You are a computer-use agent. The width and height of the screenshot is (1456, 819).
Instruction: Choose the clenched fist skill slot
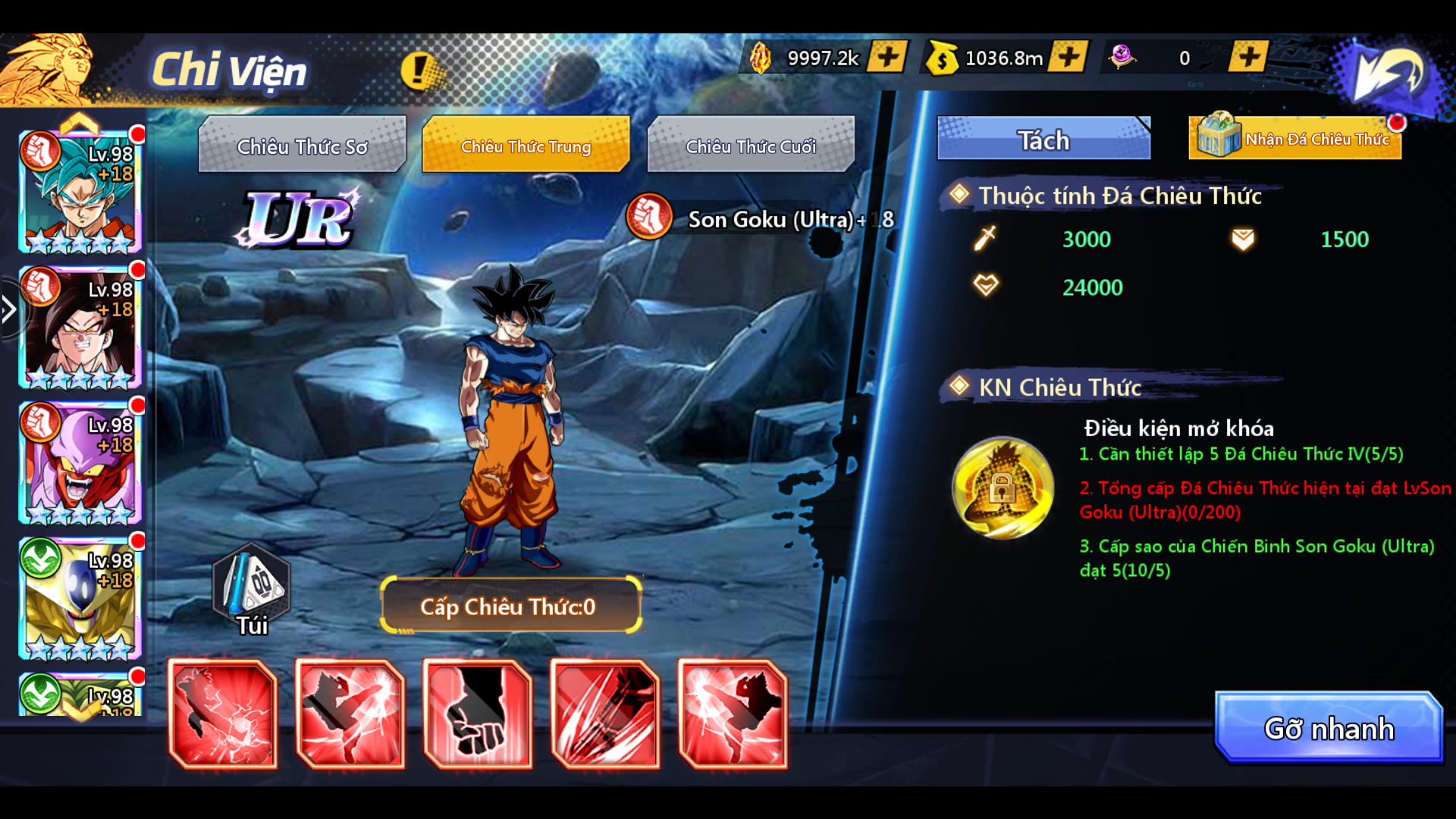tap(478, 714)
